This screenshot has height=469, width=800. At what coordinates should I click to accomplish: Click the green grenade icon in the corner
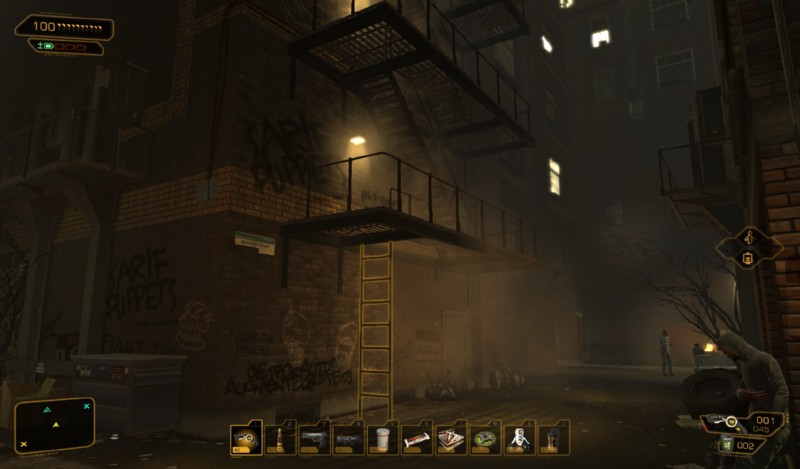click(726, 446)
